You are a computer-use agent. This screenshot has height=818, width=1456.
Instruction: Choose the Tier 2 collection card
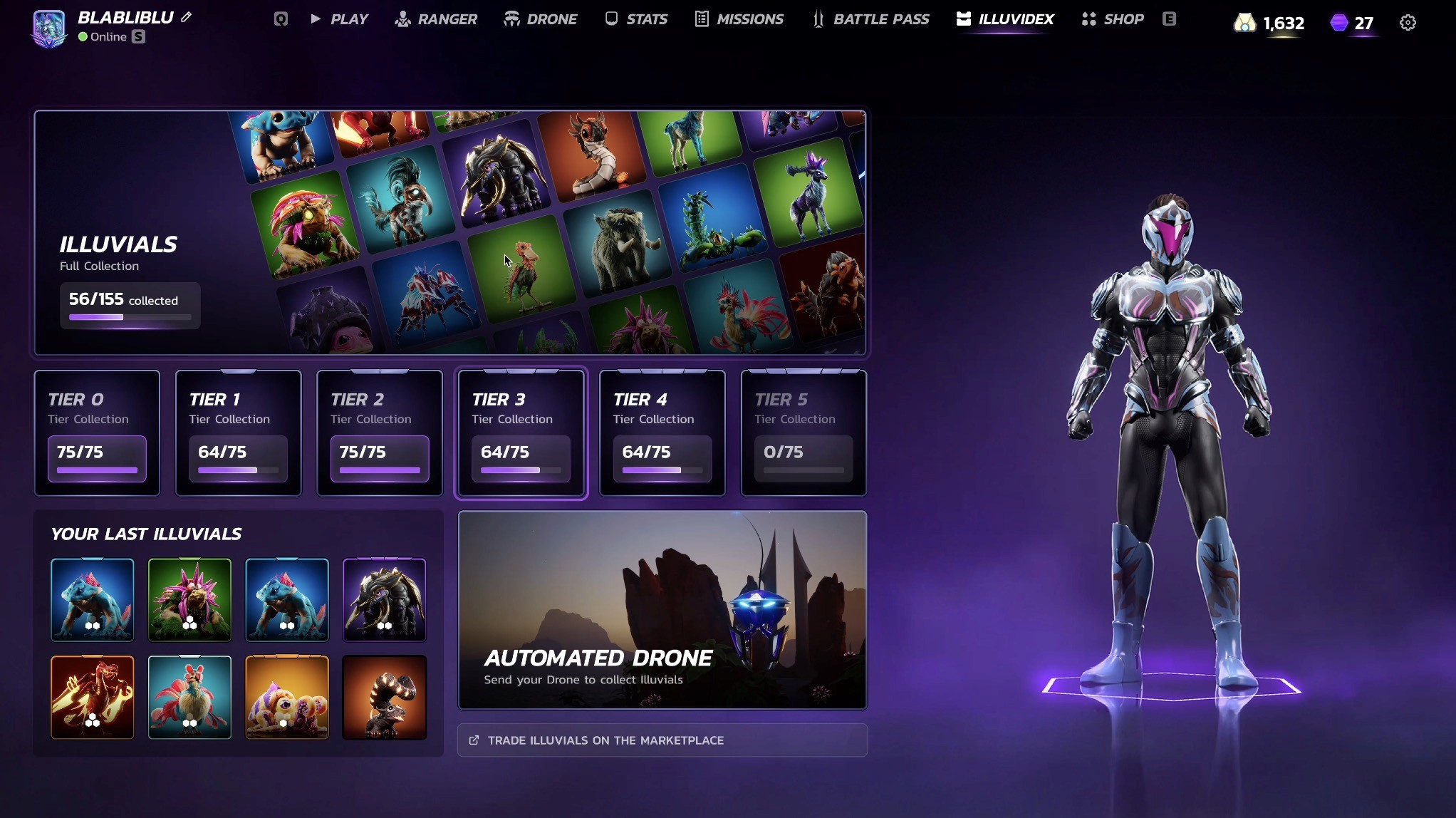380,433
